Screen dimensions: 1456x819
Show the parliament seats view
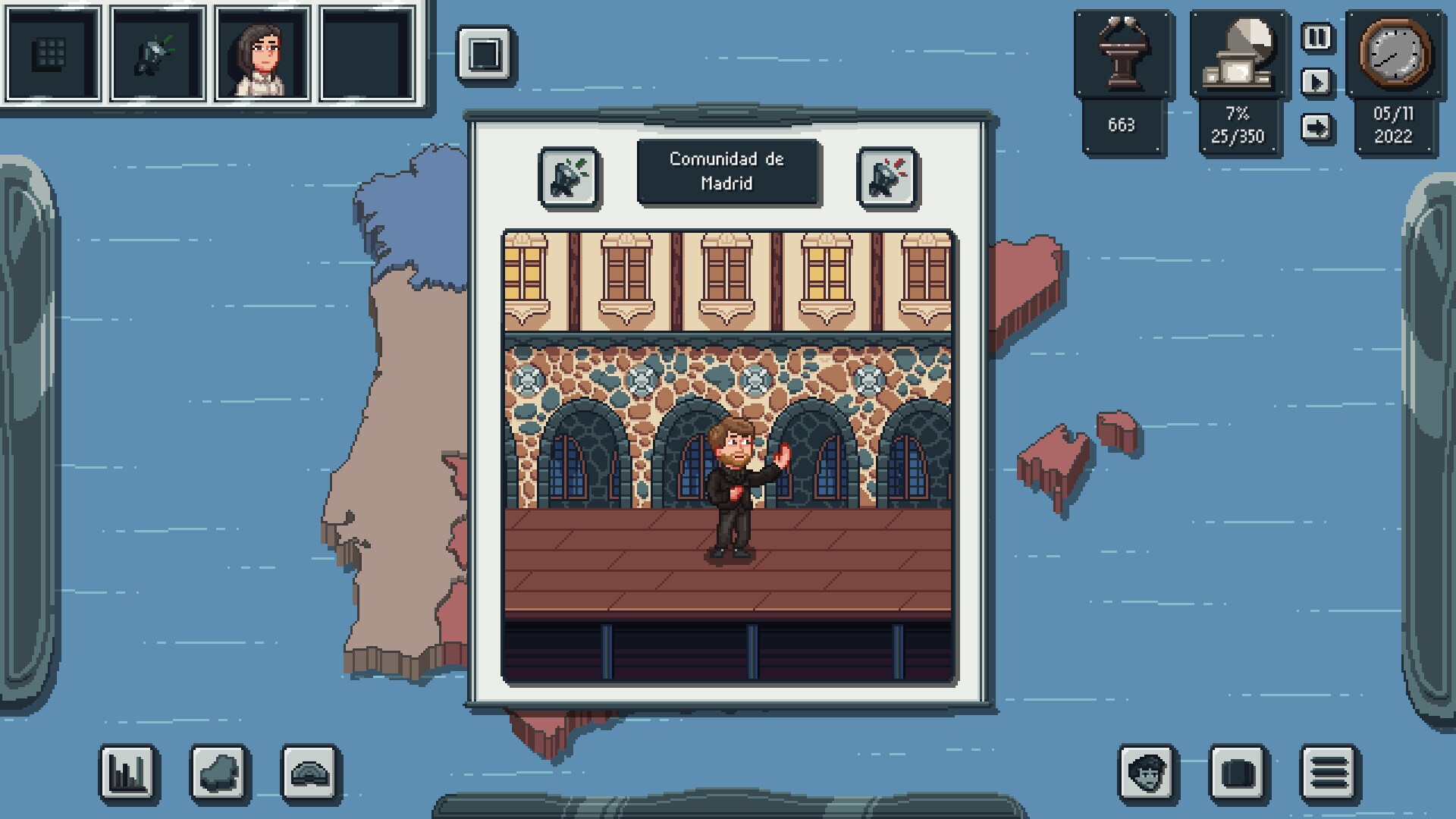[310, 773]
